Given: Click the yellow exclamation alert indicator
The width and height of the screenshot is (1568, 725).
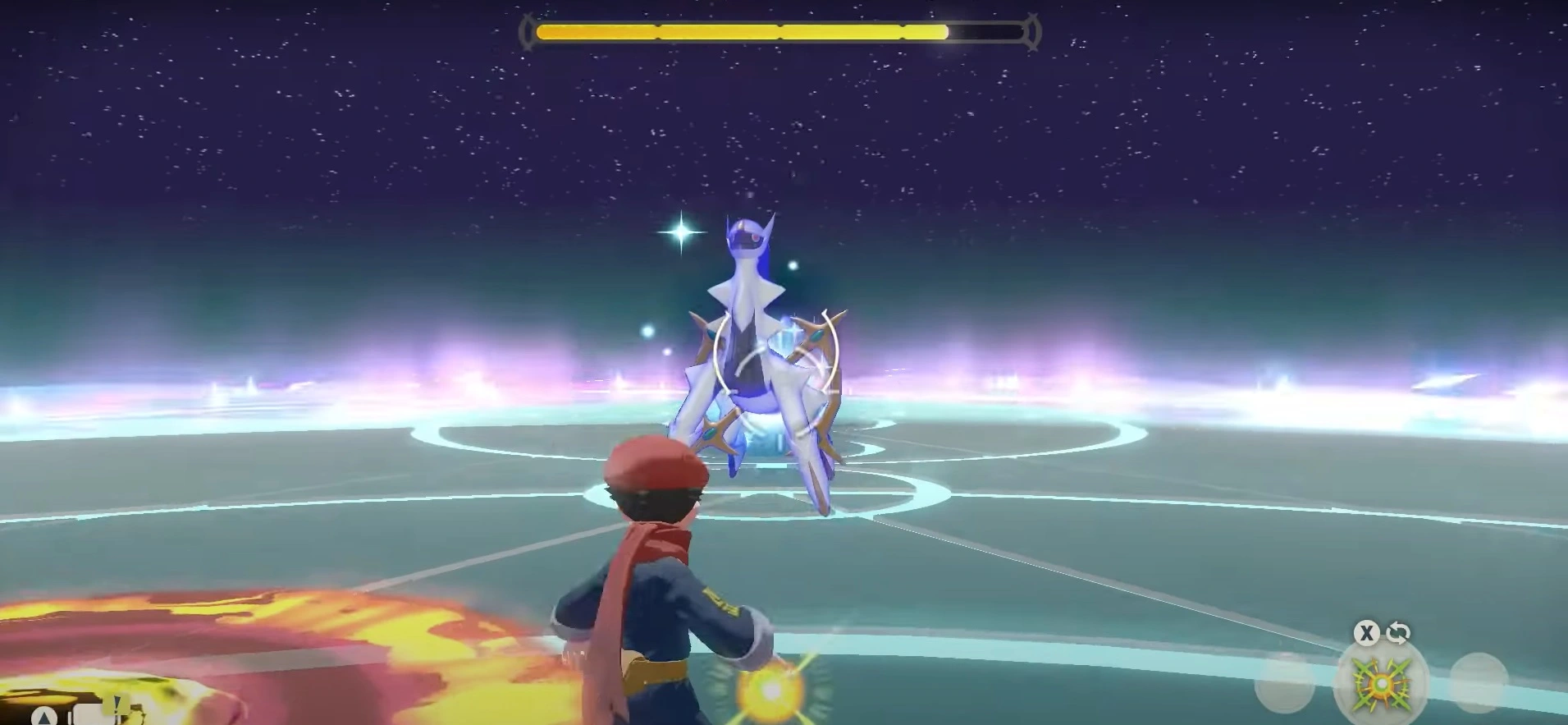Looking at the screenshot, I should pos(117,704).
